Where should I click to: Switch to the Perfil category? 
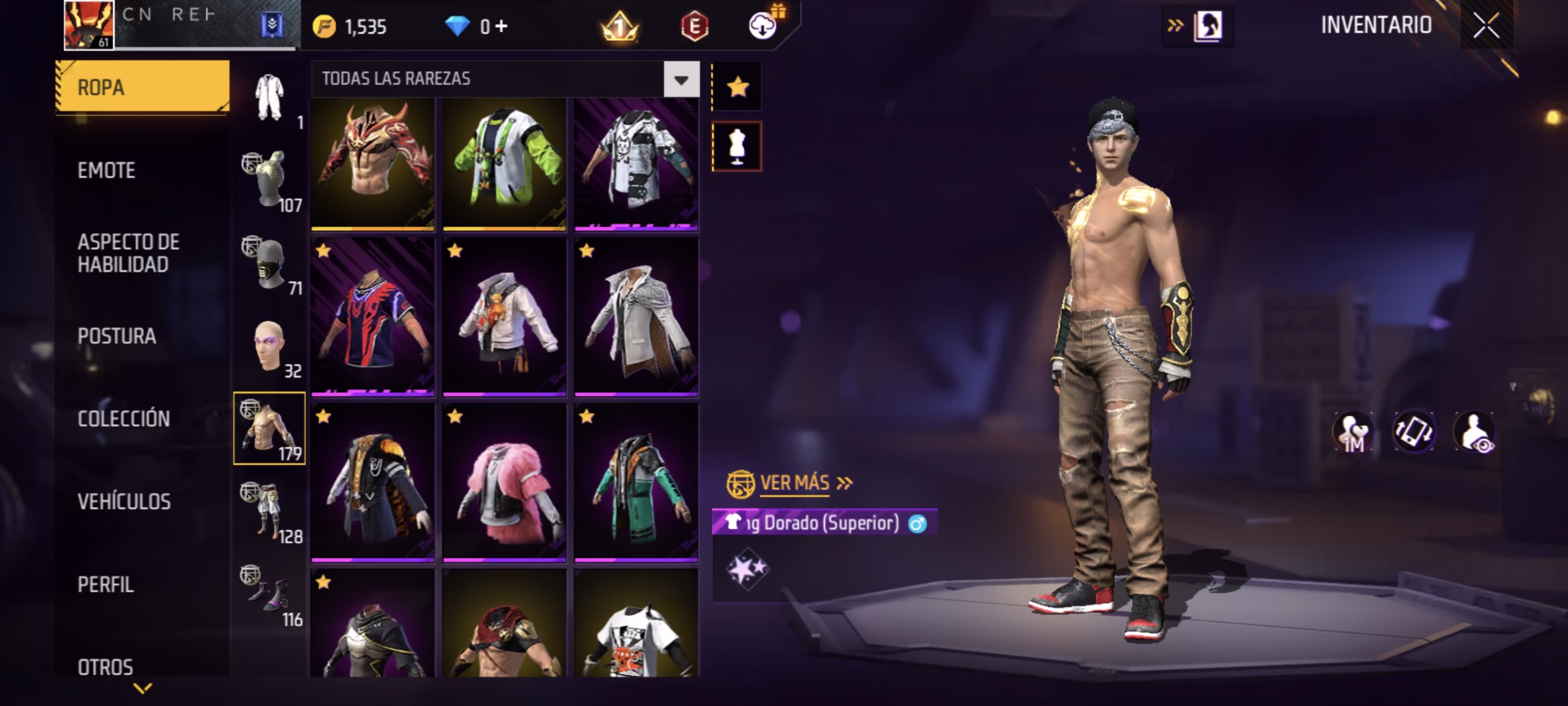click(105, 584)
